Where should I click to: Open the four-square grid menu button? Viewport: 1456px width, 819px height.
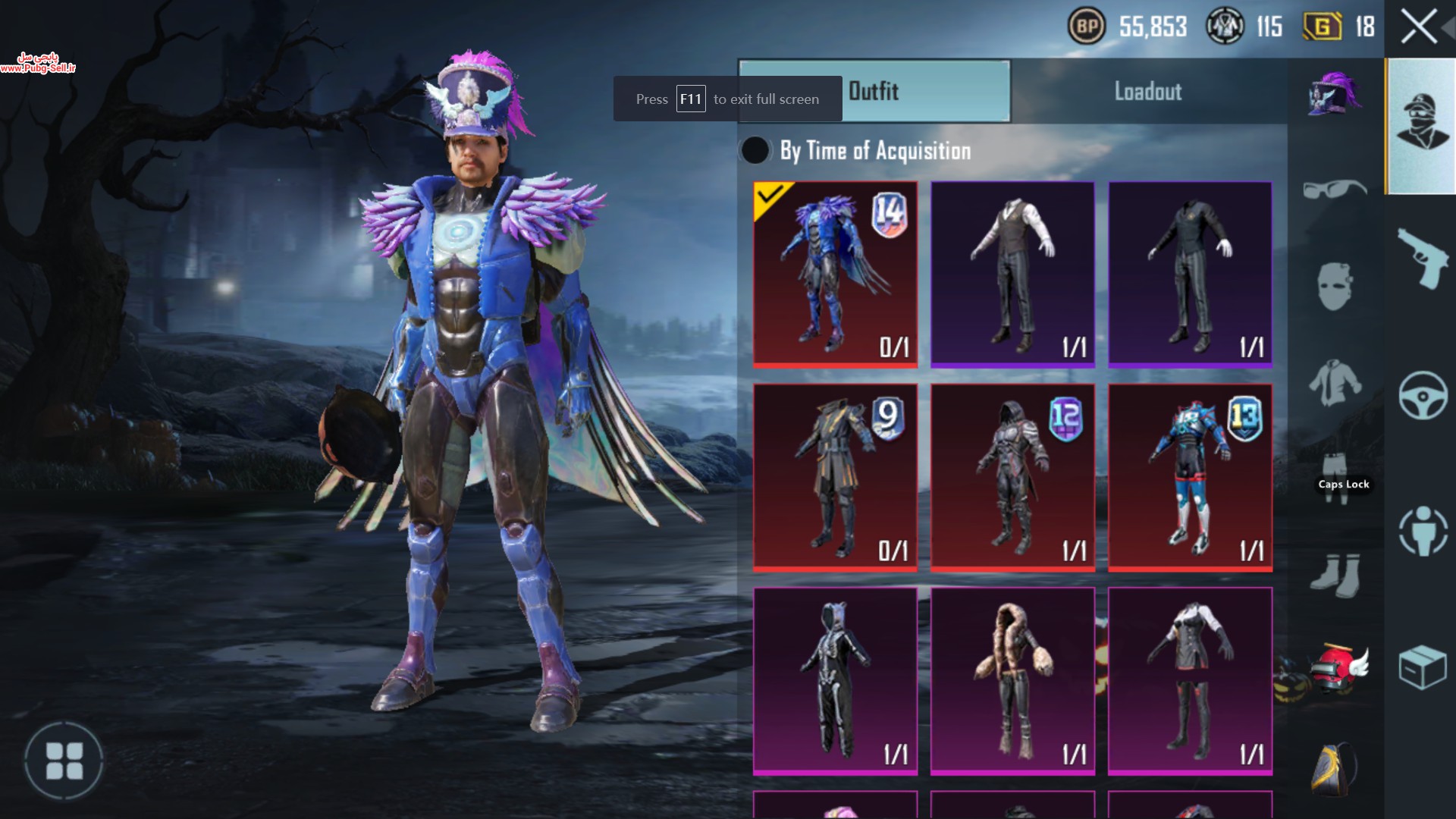click(x=64, y=761)
